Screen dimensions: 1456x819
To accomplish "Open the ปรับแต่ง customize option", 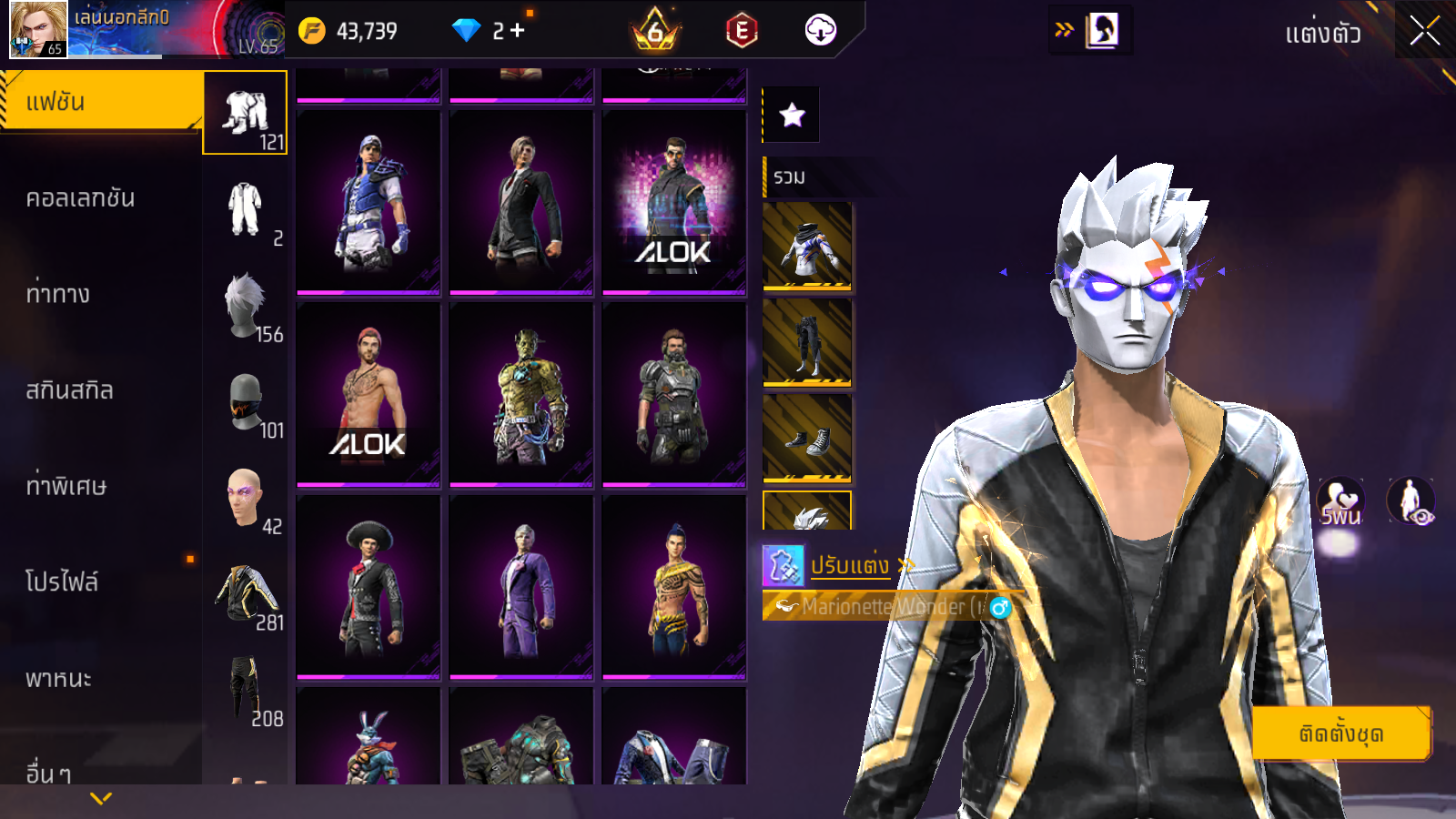I will 848,565.
